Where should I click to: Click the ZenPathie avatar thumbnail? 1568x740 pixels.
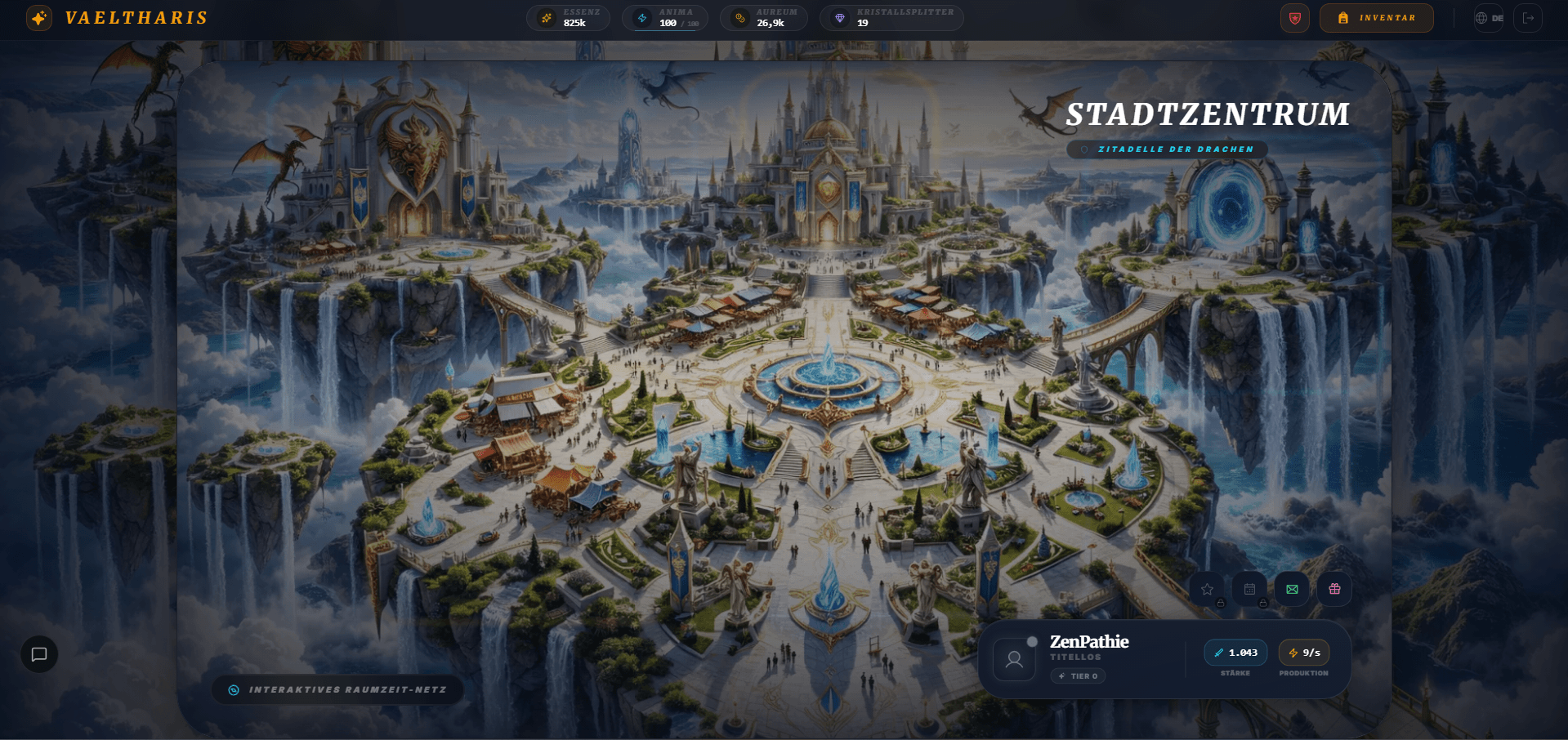pos(1014,658)
